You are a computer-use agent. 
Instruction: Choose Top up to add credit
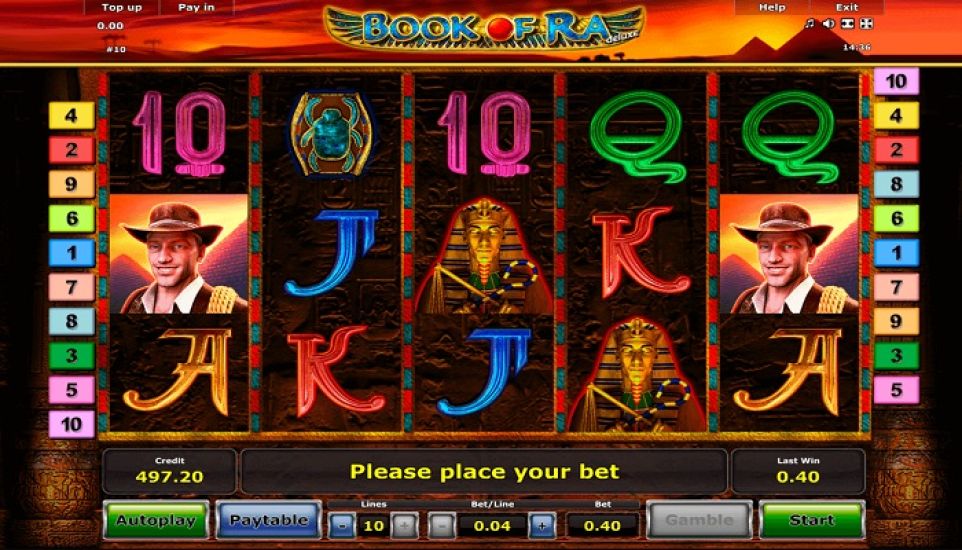(121, 7)
